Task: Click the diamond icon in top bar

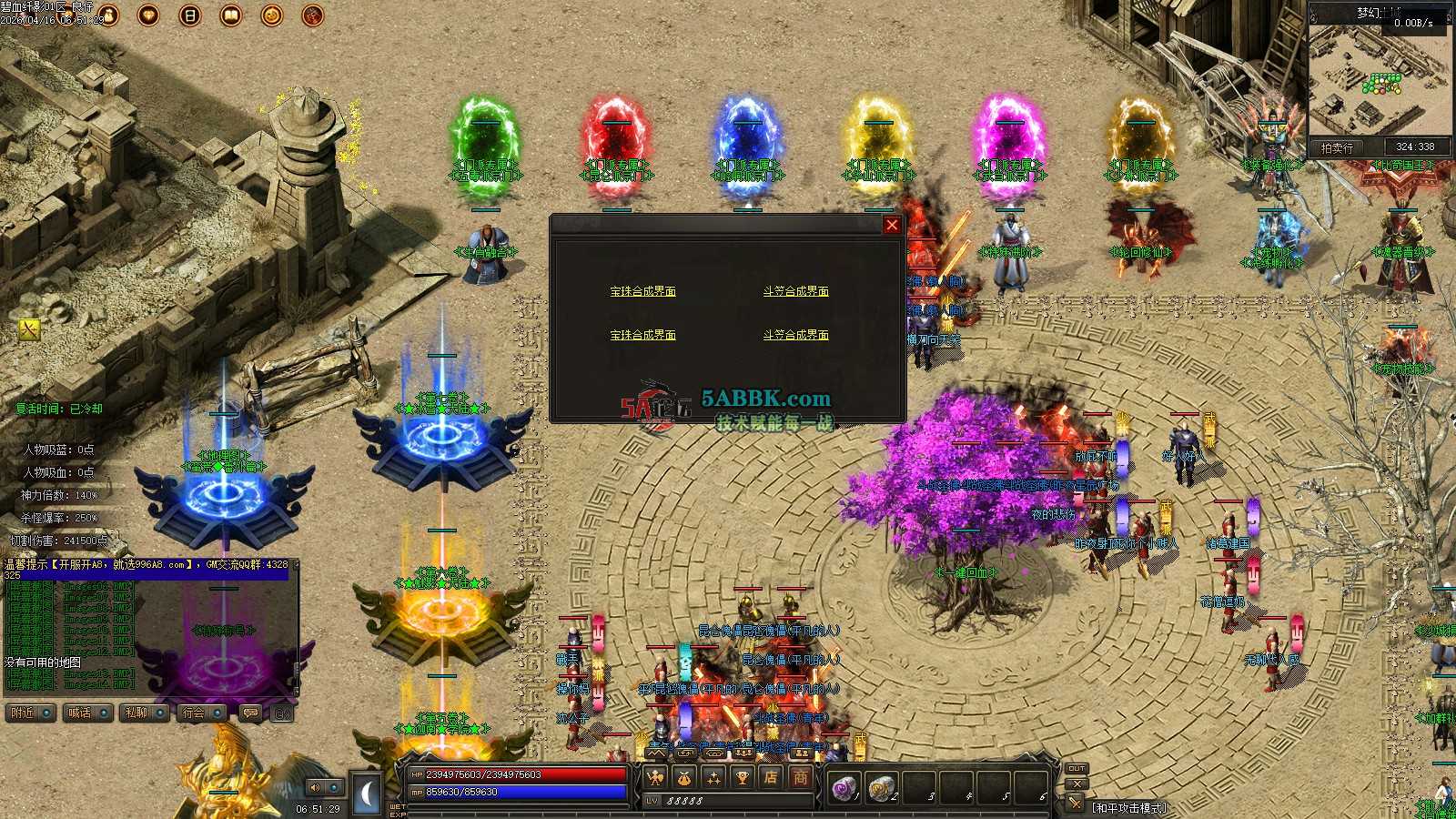Action: (148, 15)
